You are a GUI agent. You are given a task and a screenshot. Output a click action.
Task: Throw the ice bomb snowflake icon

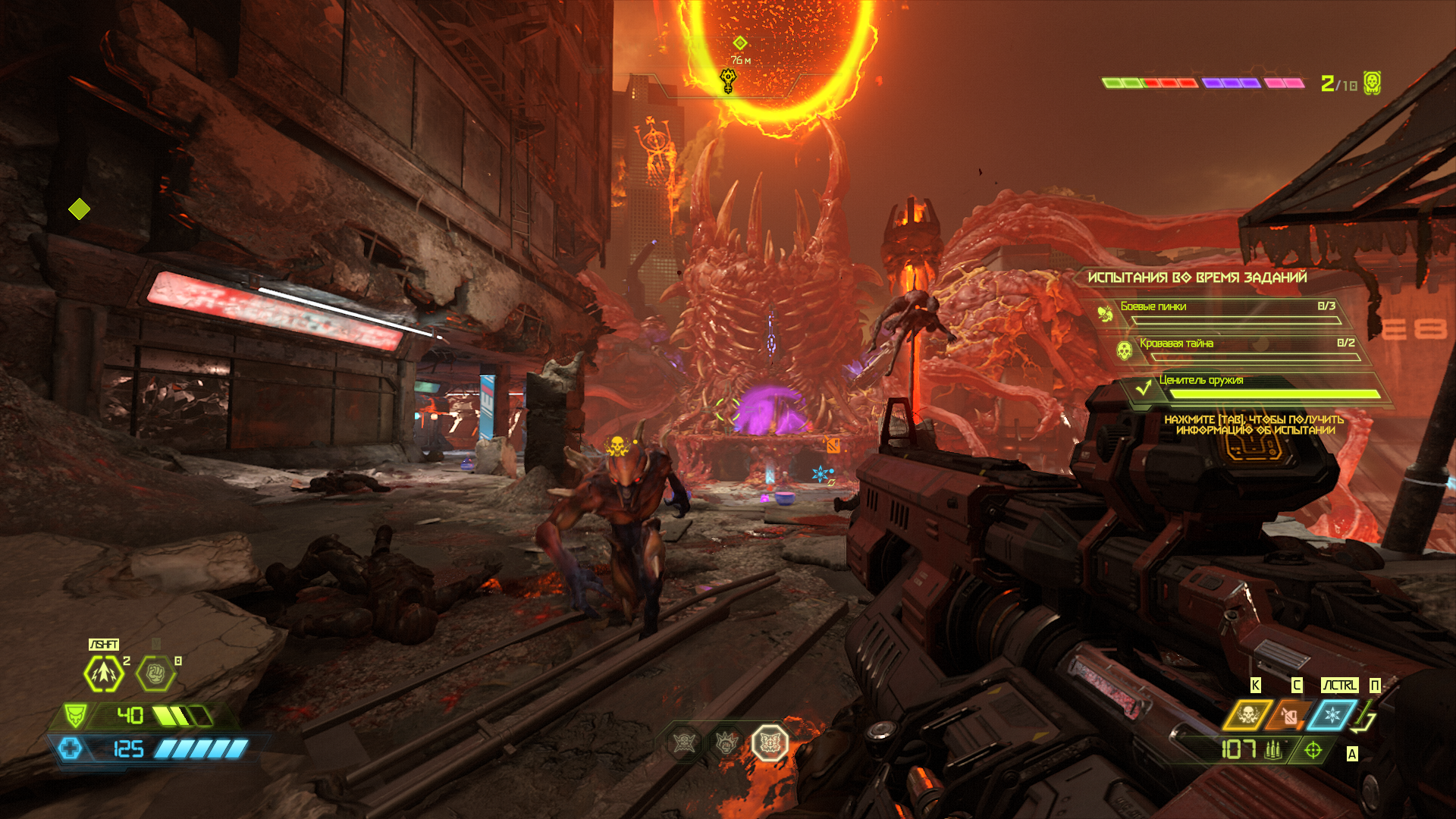pos(1332,715)
